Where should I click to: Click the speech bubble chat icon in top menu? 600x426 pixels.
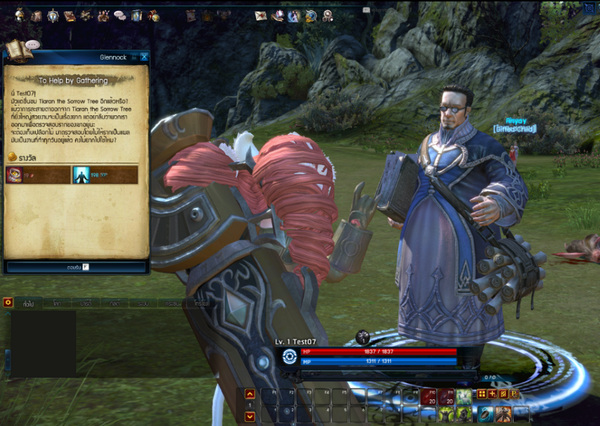click(119, 16)
